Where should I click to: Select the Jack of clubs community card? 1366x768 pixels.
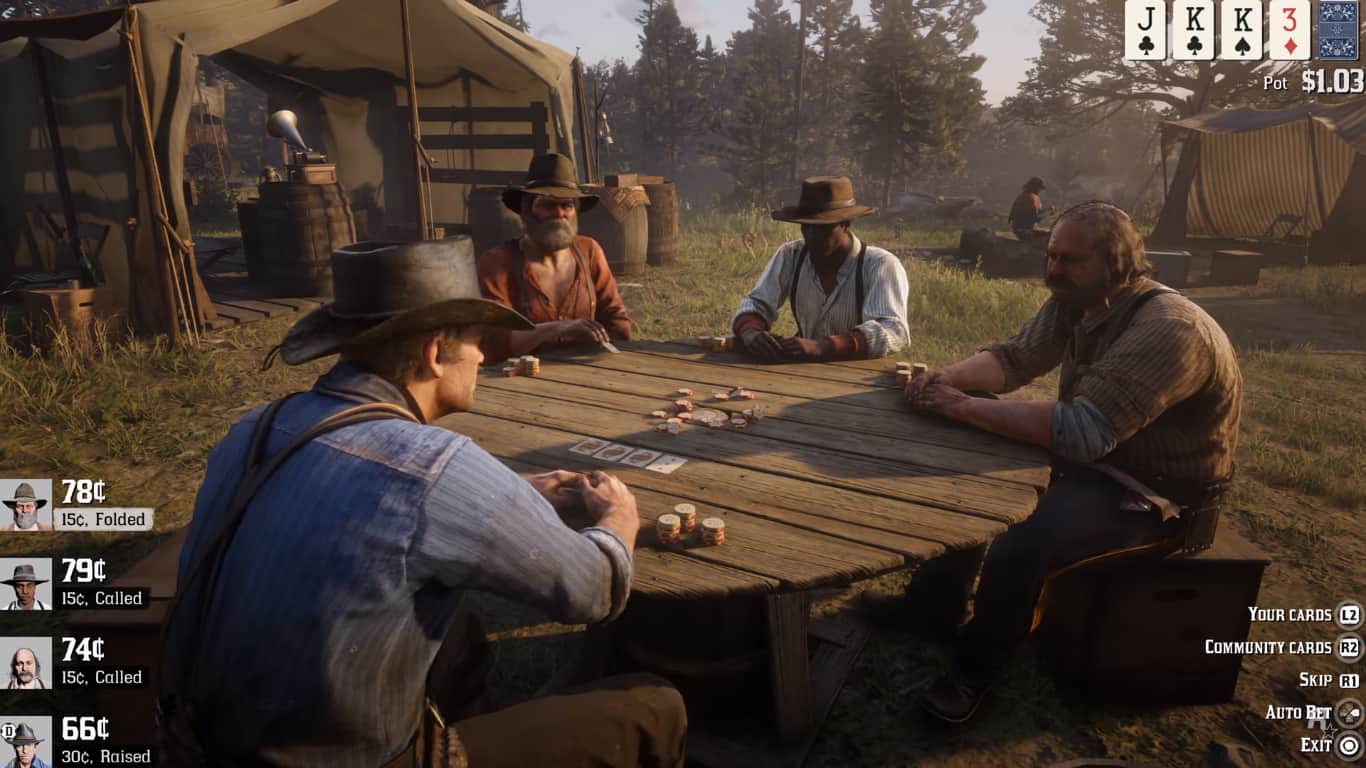point(1145,30)
